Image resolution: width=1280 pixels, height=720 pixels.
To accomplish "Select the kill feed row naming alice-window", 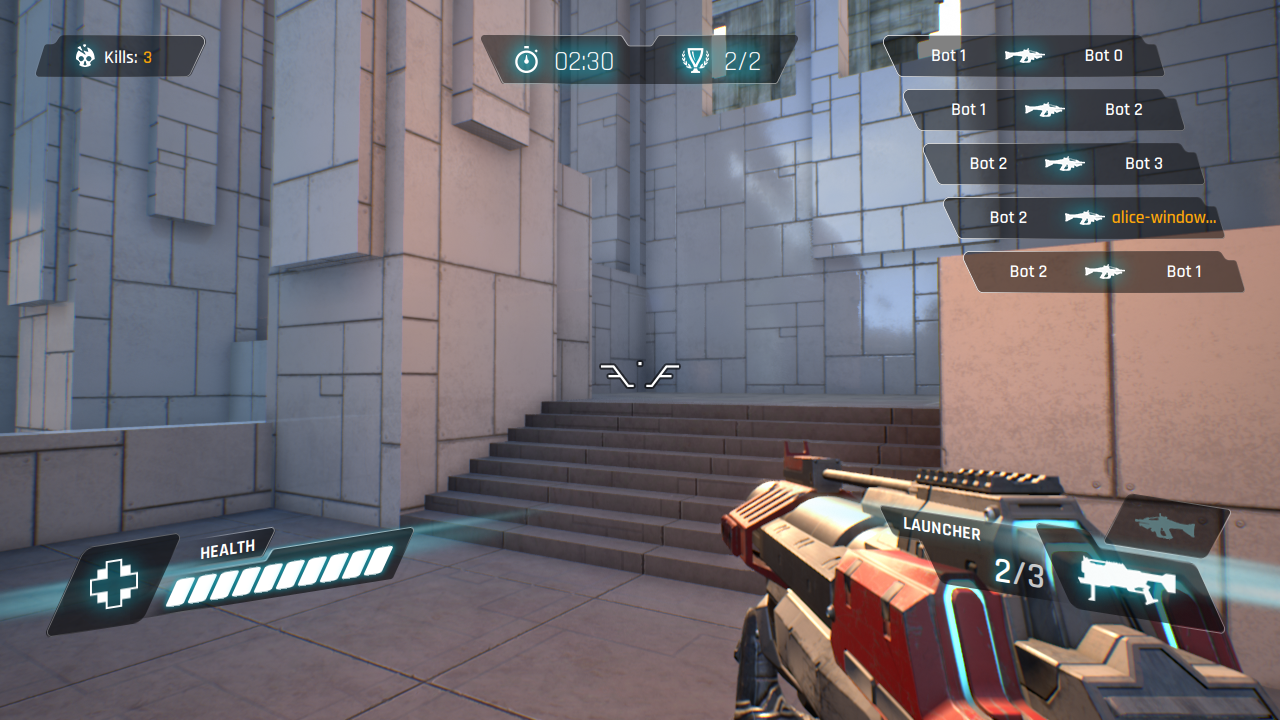I will coord(1084,218).
